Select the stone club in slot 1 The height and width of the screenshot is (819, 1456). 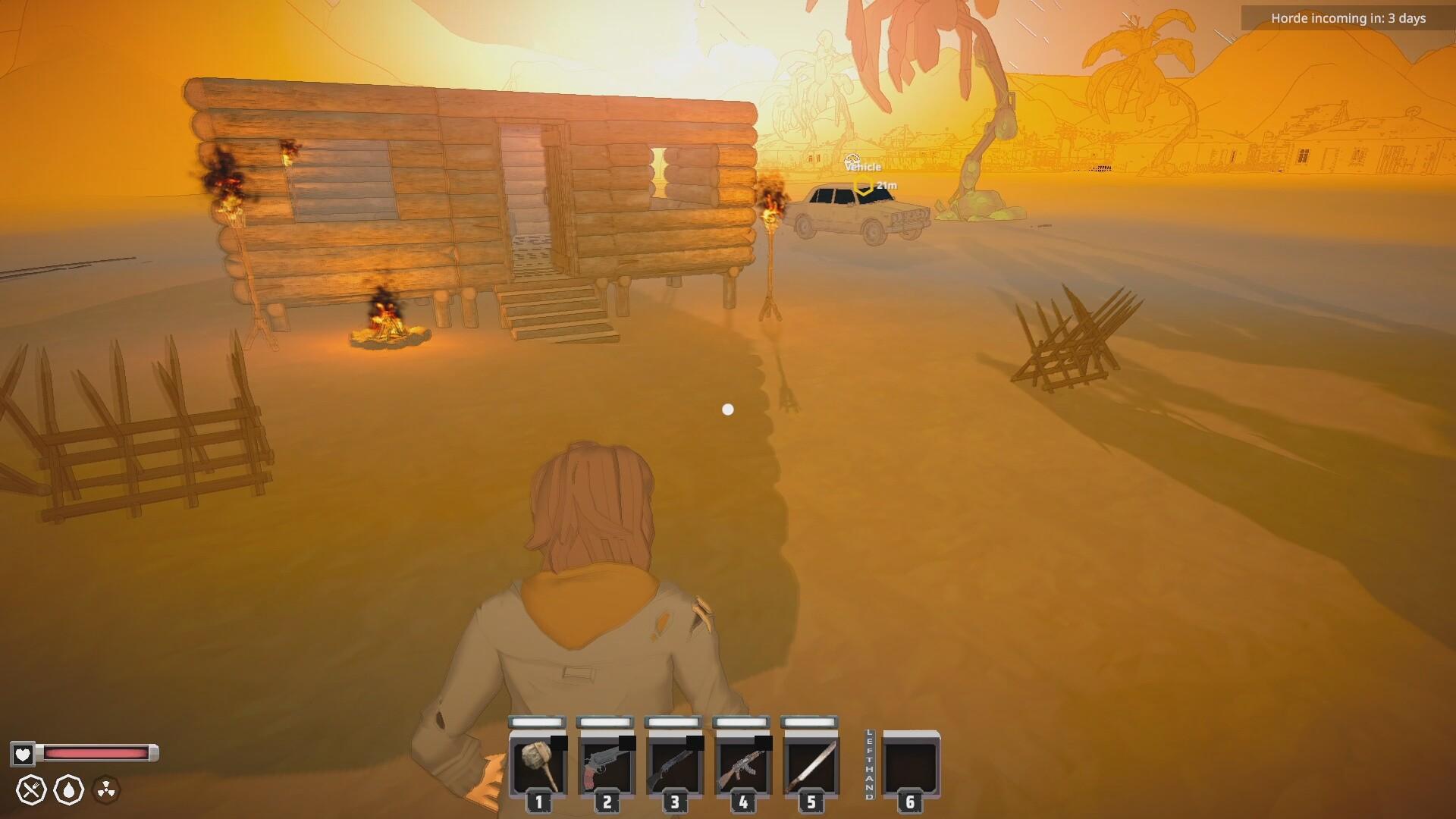[538, 764]
